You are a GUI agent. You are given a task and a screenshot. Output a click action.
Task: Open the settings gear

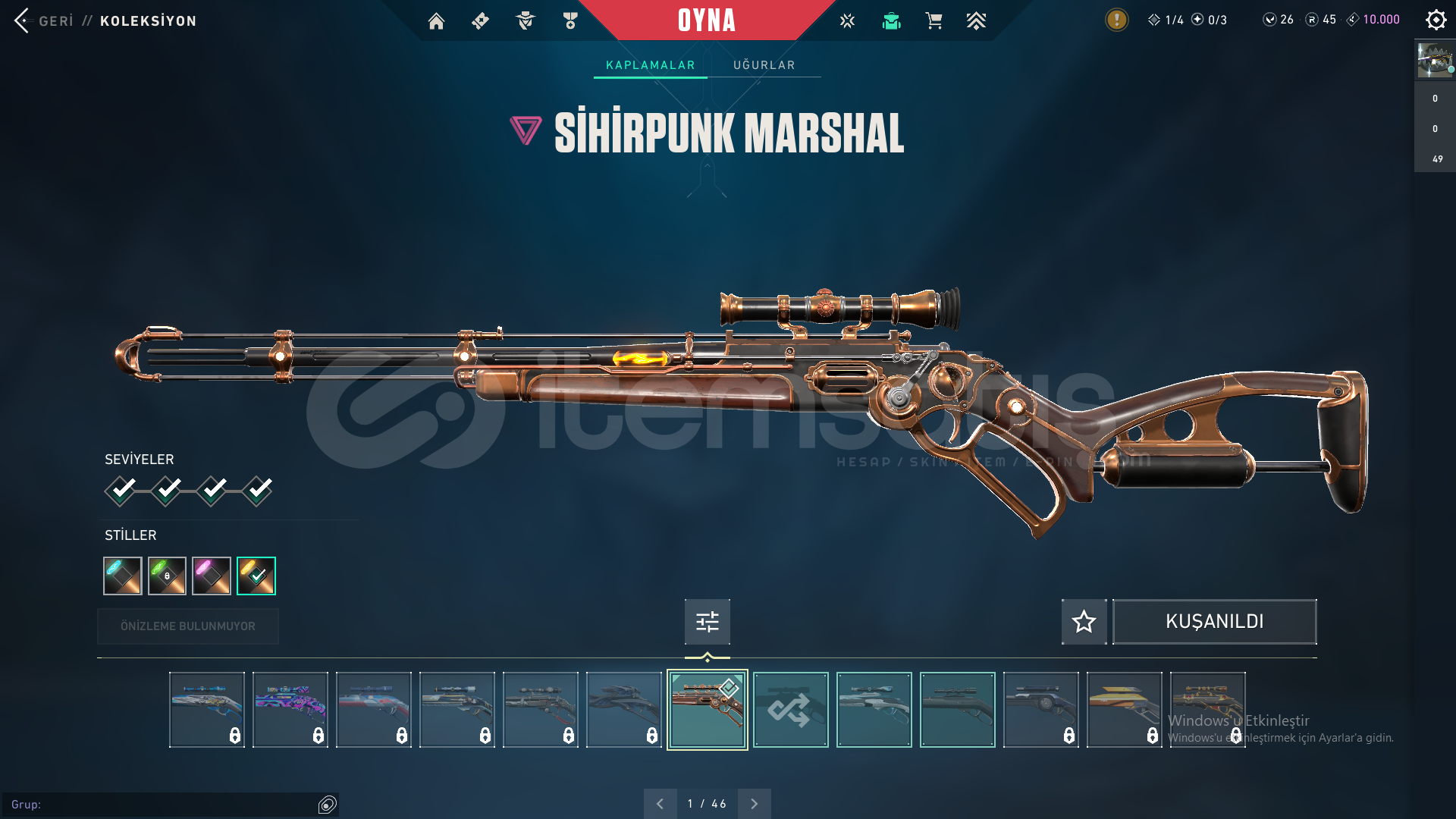pos(1436,20)
